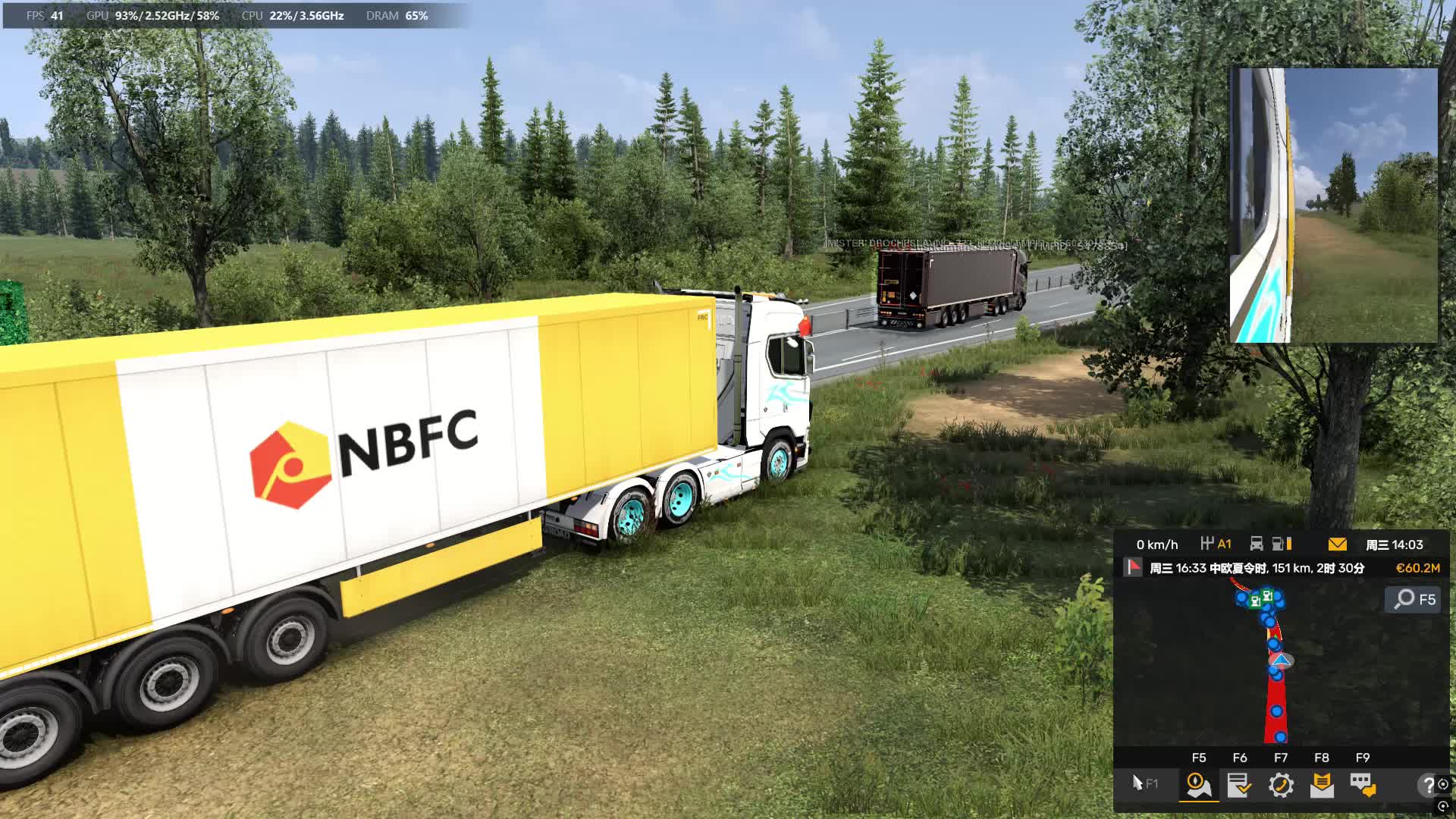Click the fuel pump marker on the minimap
This screenshot has width=1456, height=819.
(1267, 597)
